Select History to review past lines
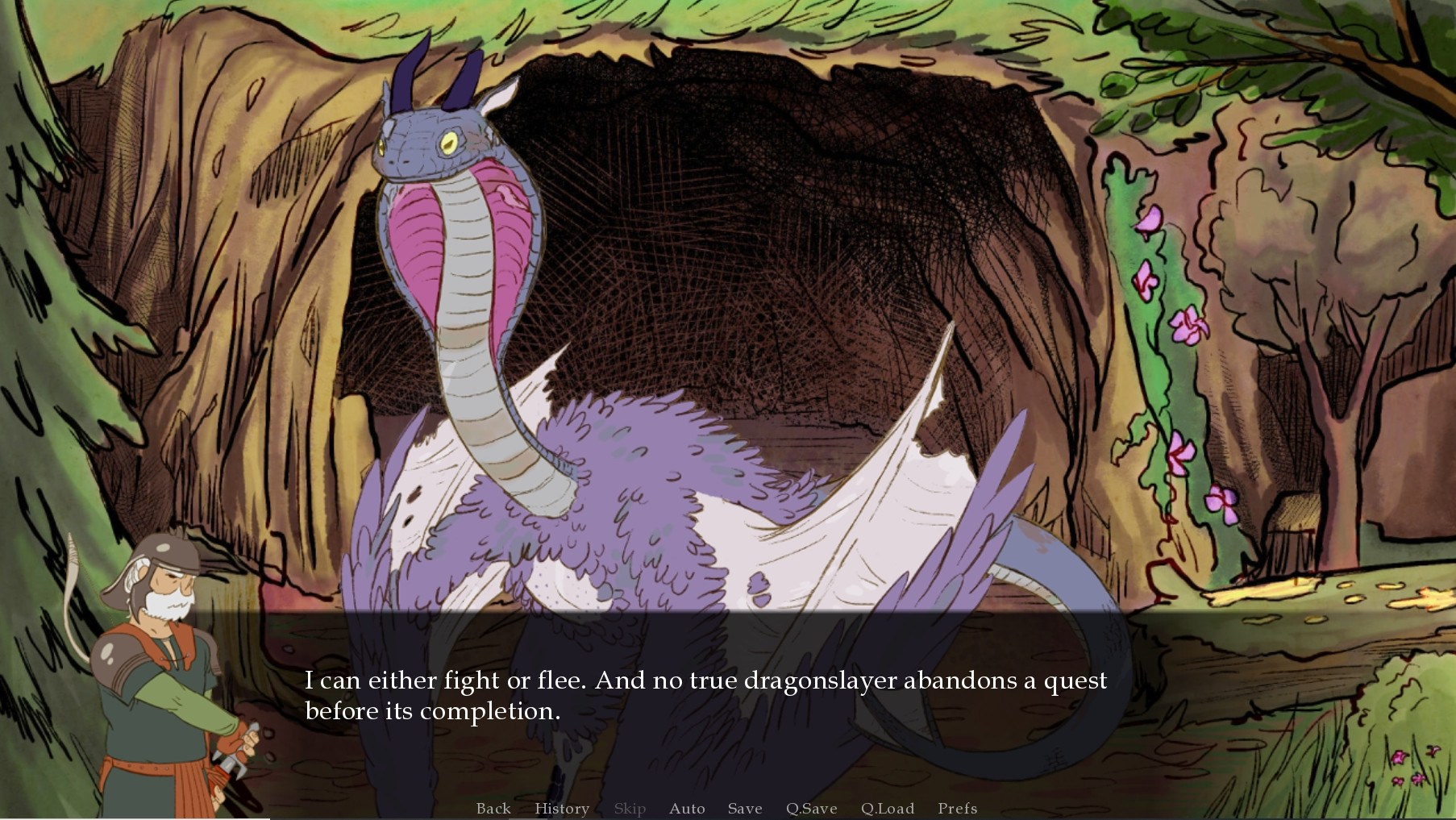The width and height of the screenshot is (1456, 820). click(x=562, y=809)
